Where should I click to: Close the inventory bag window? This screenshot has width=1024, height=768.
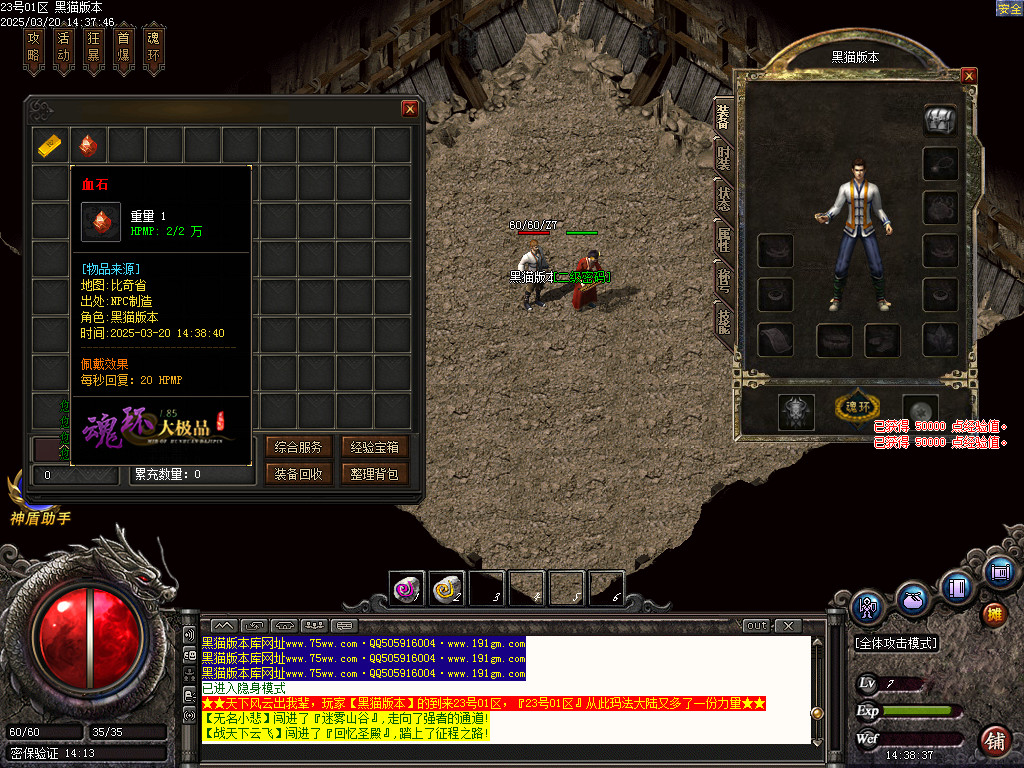point(409,109)
